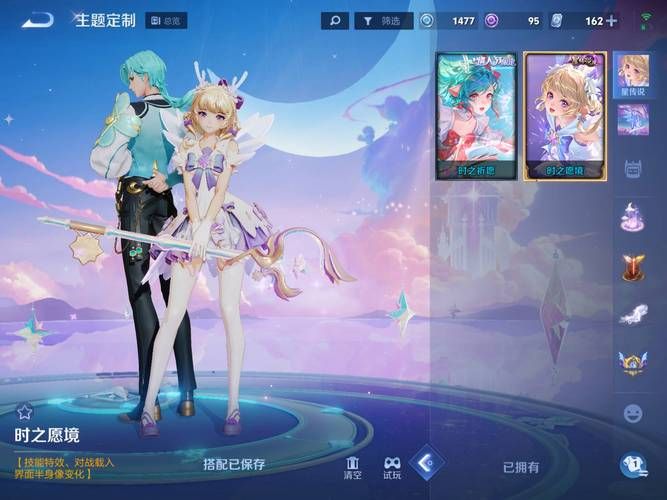The width and height of the screenshot is (667, 500).
Task: Go back using the top-left arrow
Action: pos(37,19)
